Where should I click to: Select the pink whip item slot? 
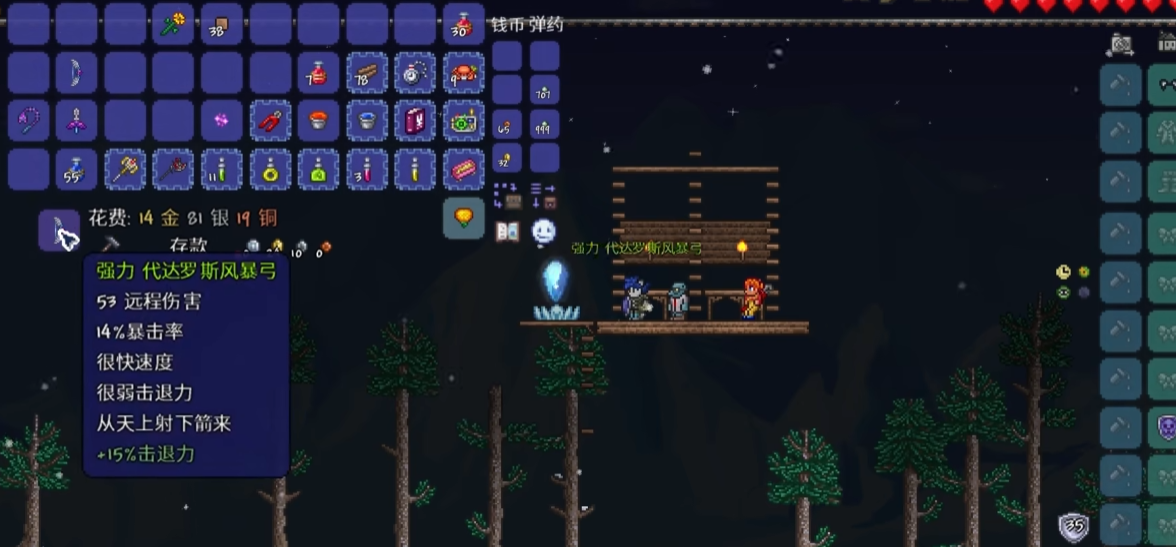28,121
